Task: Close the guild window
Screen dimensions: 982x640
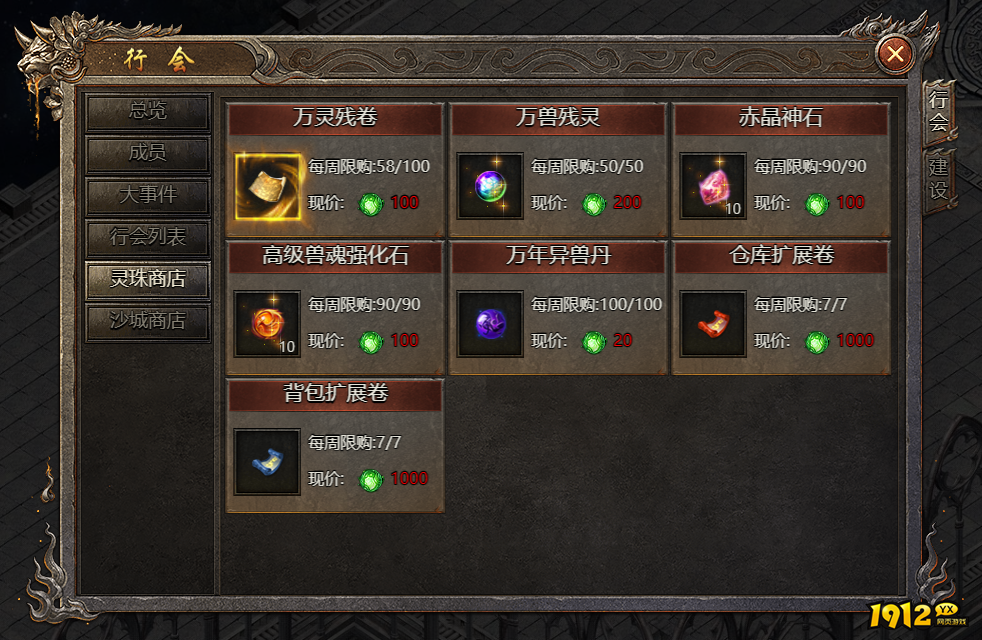Action: tap(894, 54)
